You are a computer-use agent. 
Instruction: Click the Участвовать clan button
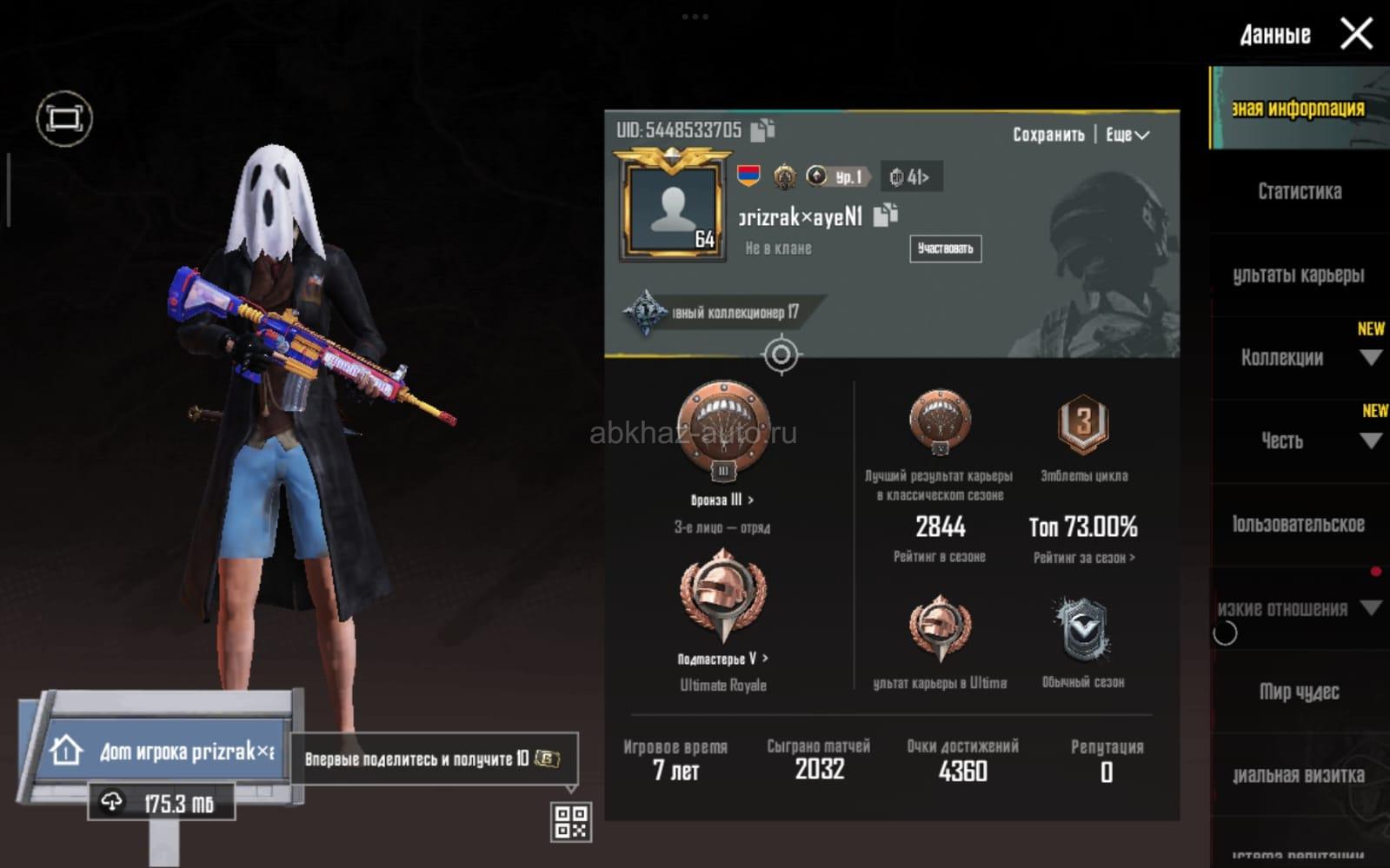tap(945, 248)
